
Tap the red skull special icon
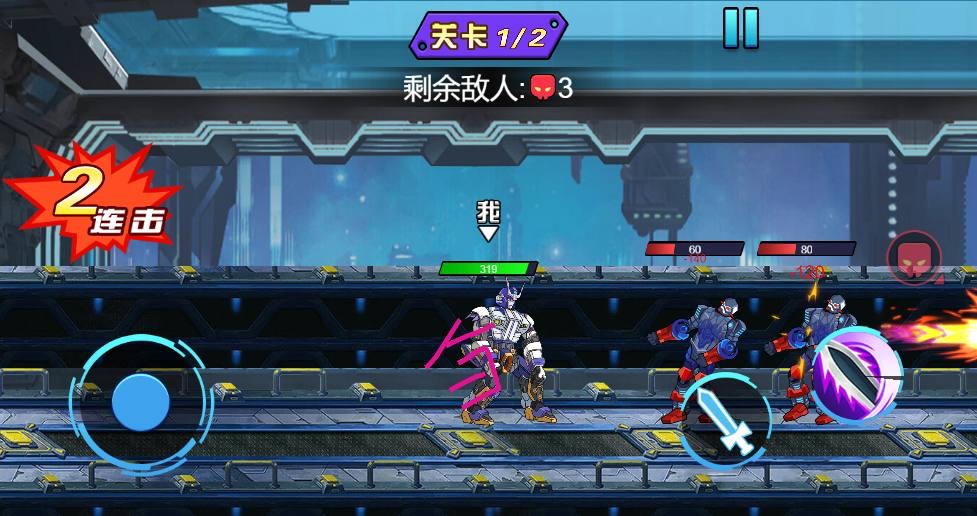(x=914, y=258)
